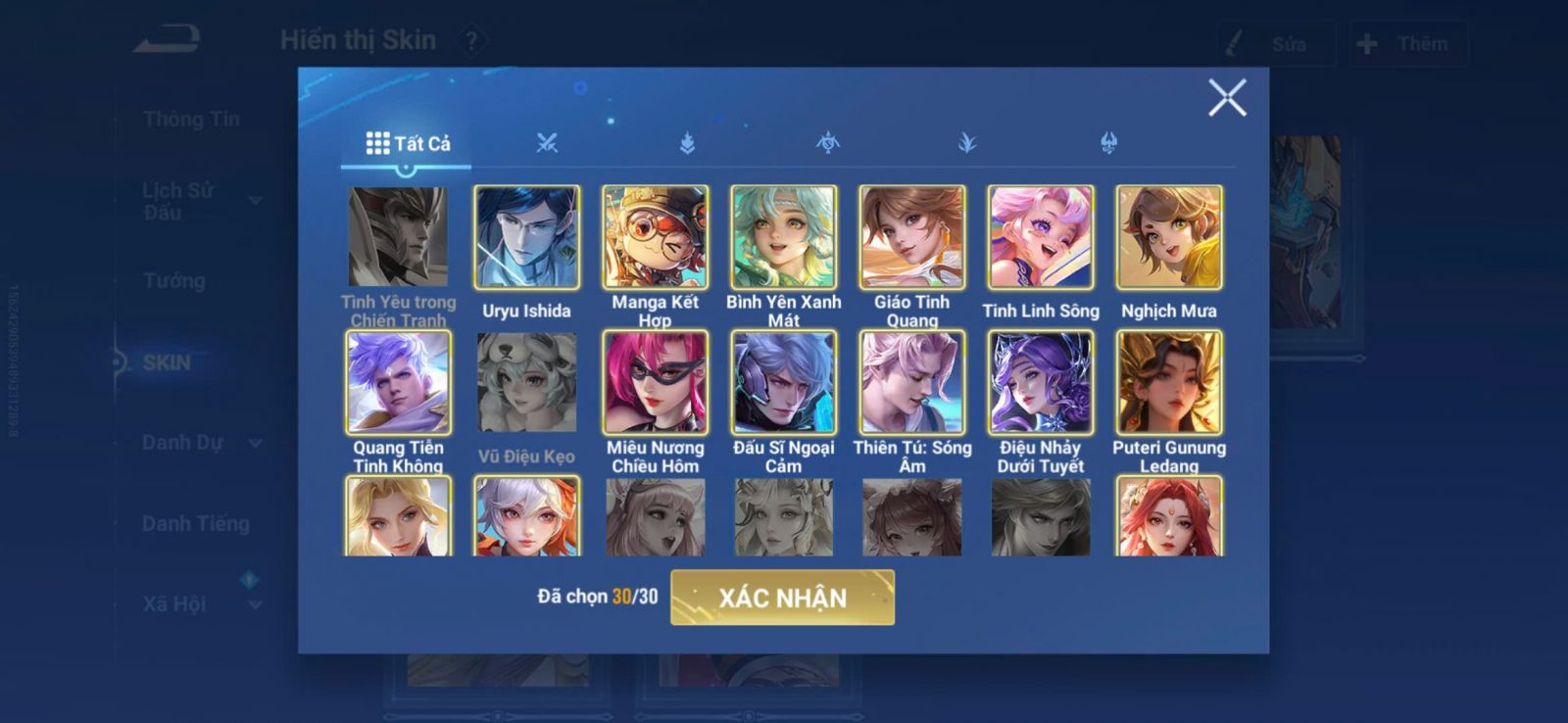Select the Miêu Nương Chiều Hôm skin
The image size is (1568, 723).
pyautogui.click(x=655, y=383)
